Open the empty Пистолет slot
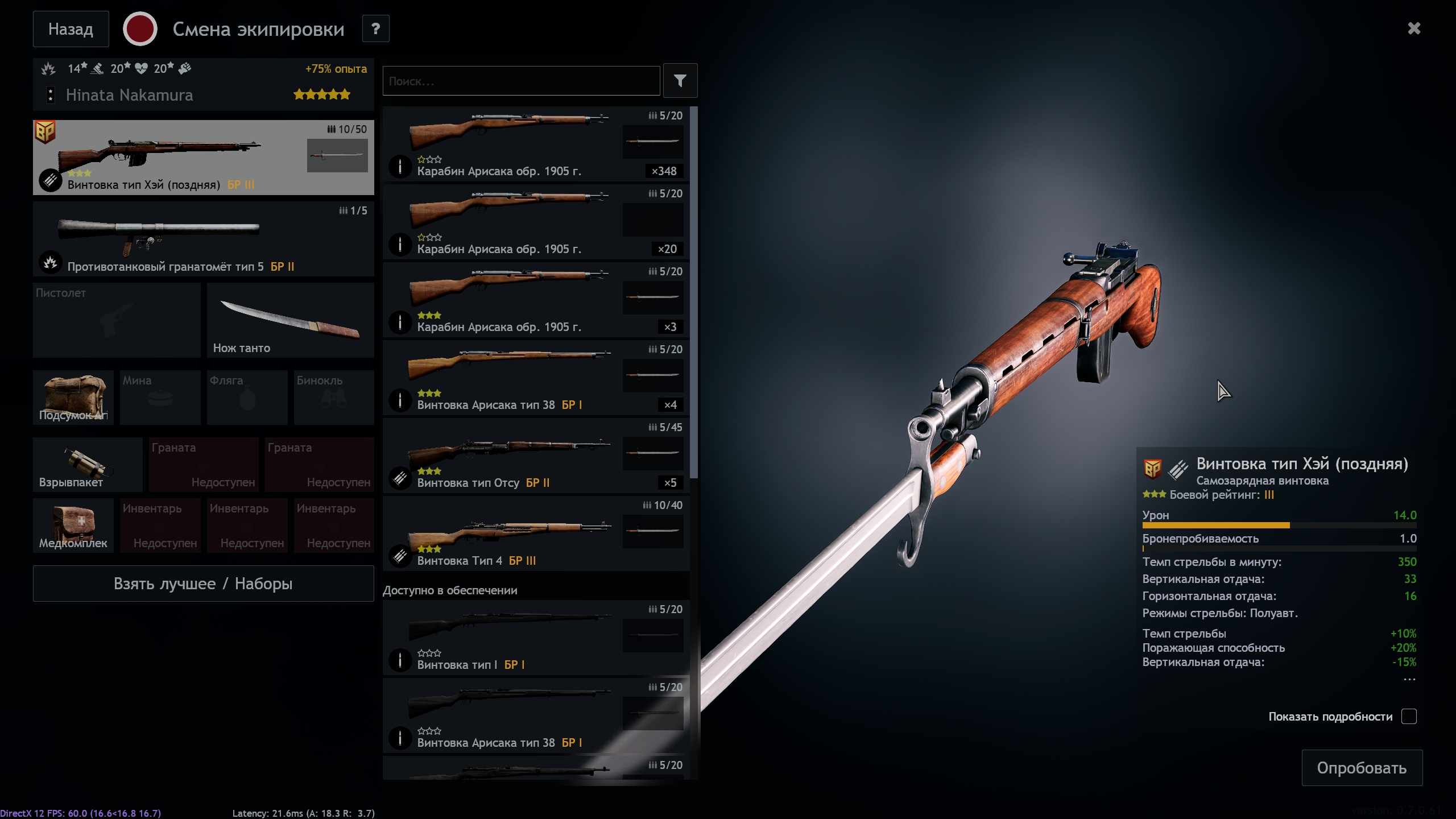 click(117, 320)
